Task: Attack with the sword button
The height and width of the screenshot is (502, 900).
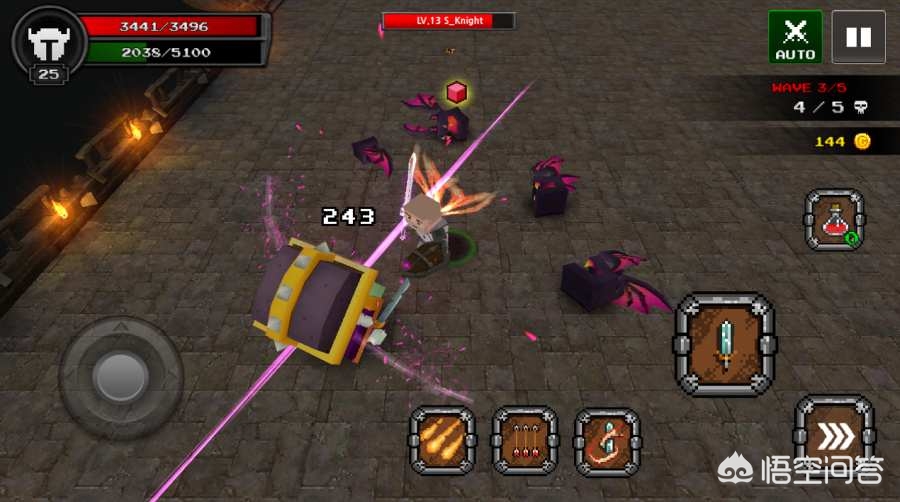Action: click(x=725, y=343)
